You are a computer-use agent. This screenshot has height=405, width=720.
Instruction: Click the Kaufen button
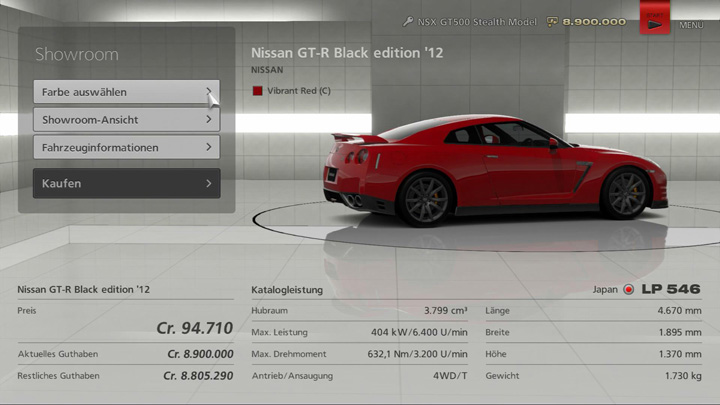click(x=126, y=184)
